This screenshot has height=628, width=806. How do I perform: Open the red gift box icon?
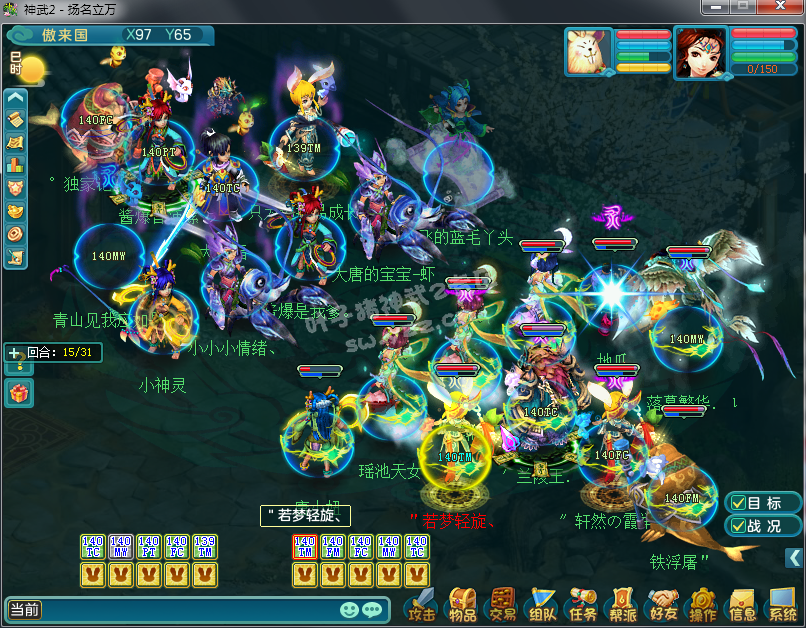pyautogui.click(x=19, y=393)
